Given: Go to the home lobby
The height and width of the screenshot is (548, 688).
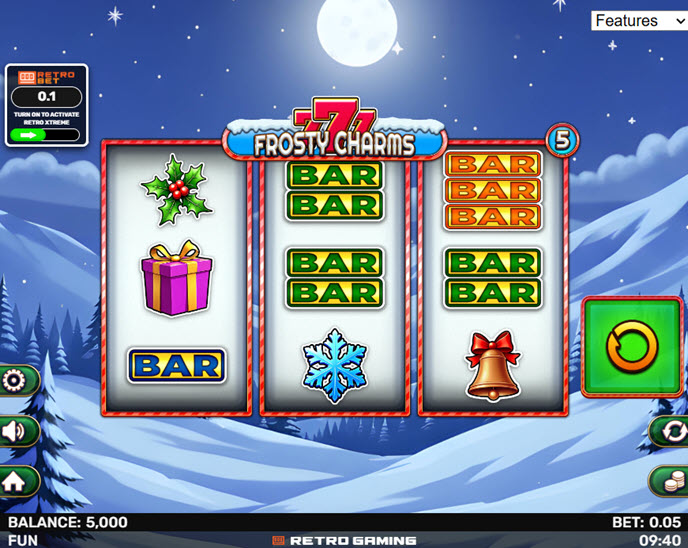Looking at the screenshot, I should point(15,481).
